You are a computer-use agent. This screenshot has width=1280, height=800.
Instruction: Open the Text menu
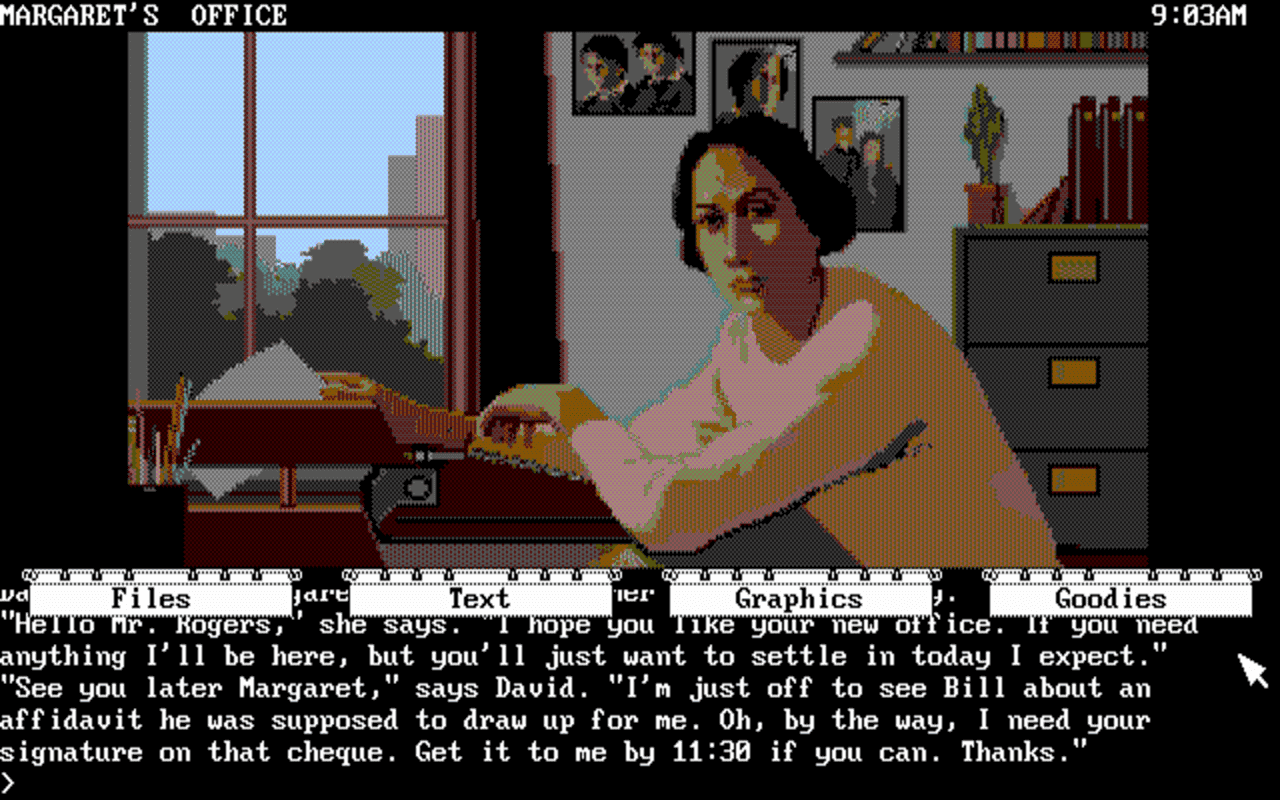[479, 598]
